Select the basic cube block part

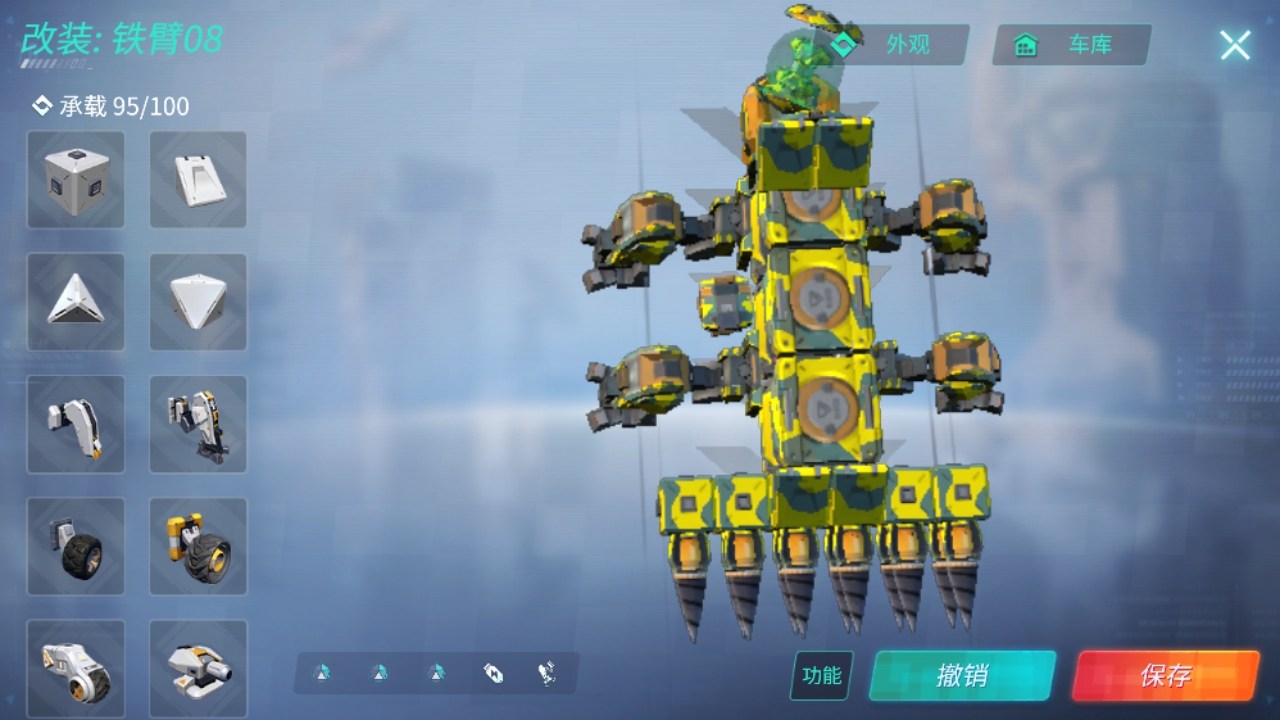tap(76, 181)
